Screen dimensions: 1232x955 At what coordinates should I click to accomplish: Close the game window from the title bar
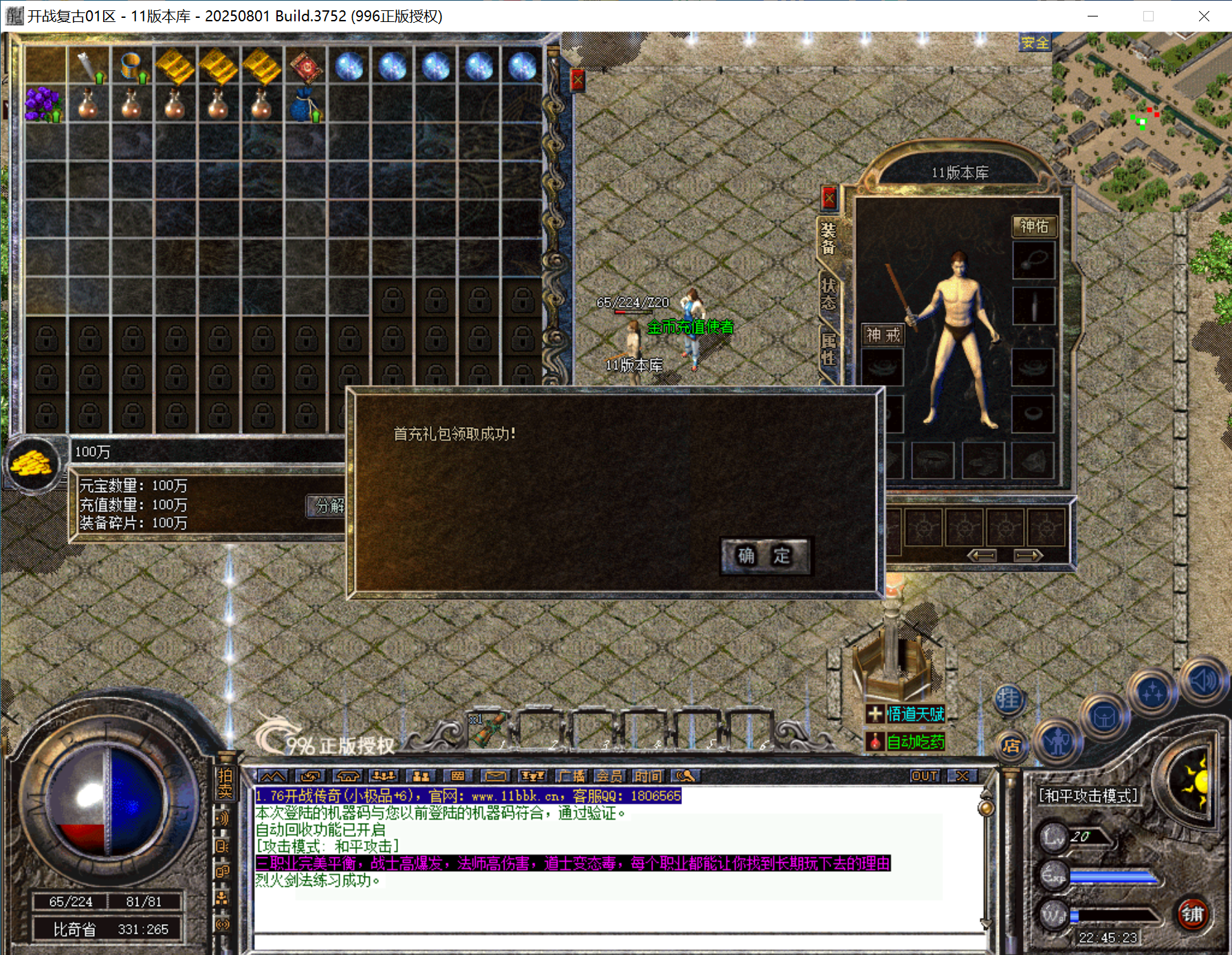1203,16
